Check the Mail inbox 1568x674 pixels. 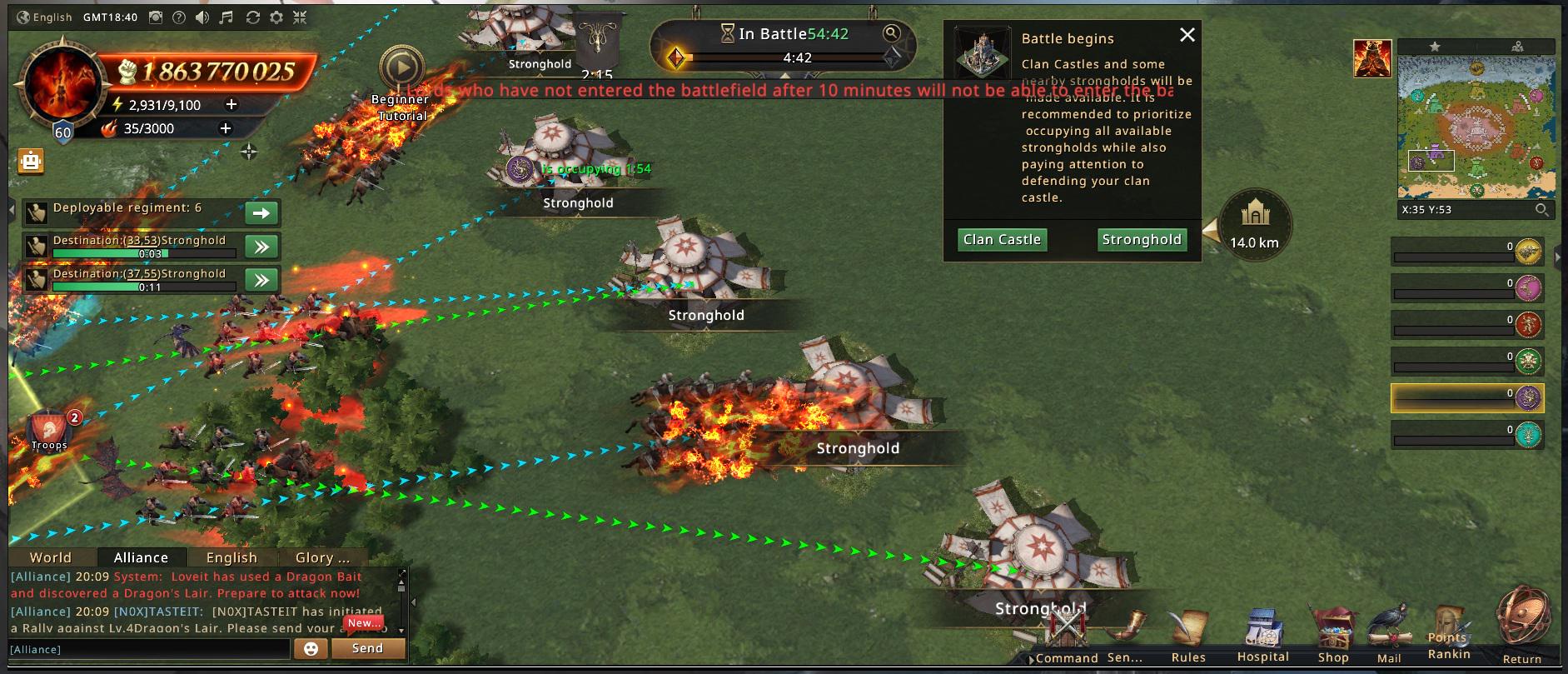pos(1389,637)
